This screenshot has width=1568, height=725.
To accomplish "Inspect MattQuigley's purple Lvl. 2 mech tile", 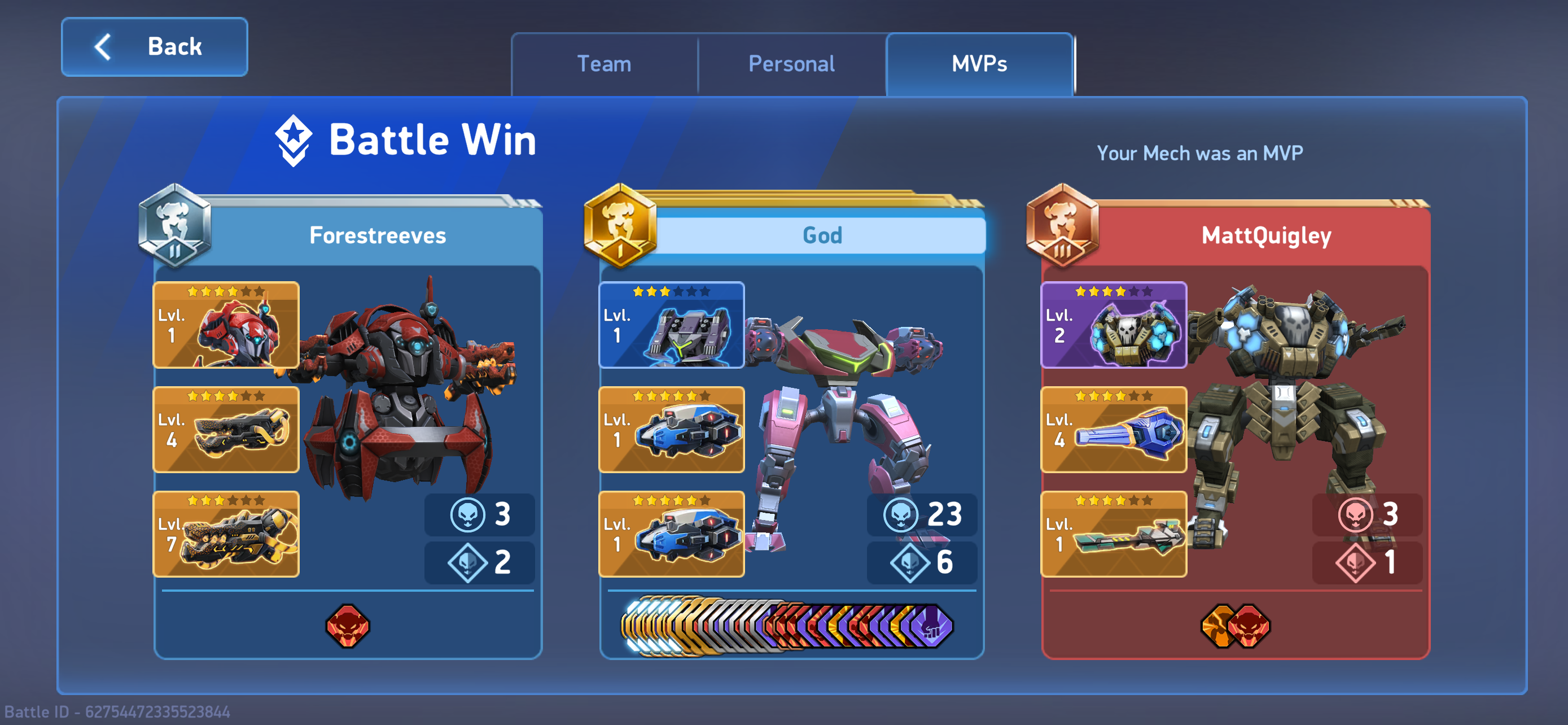I will point(1113,325).
